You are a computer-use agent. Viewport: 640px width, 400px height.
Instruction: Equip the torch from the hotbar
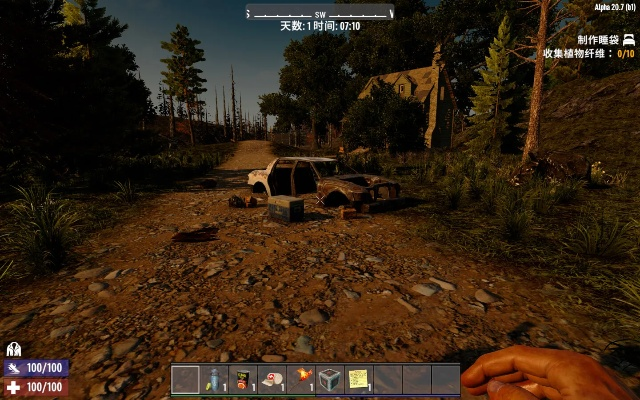[301, 379]
